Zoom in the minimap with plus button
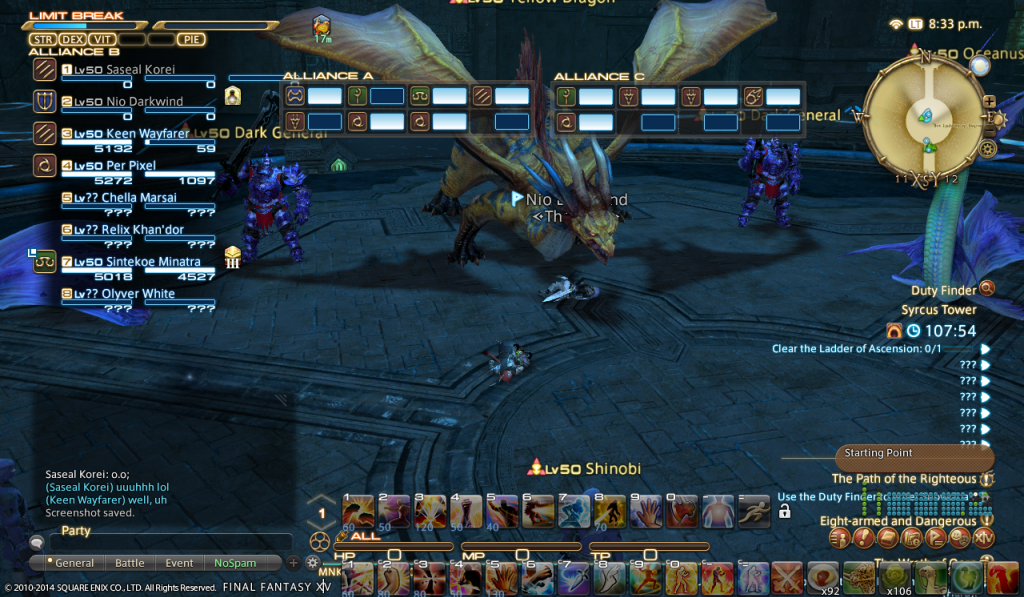The height and width of the screenshot is (597, 1024). point(989,101)
